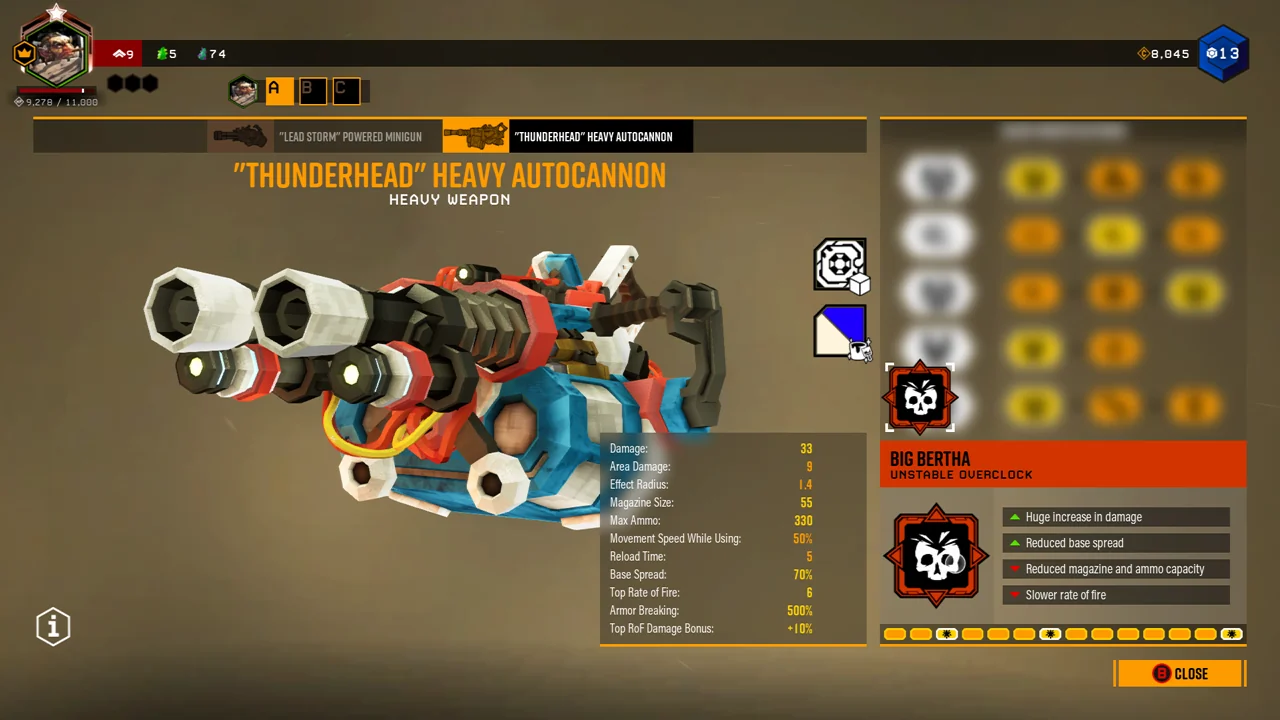Switch to loadout B
Image resolution: width=1280 pixels, height=720 pixels.
(x=311, y=91)
